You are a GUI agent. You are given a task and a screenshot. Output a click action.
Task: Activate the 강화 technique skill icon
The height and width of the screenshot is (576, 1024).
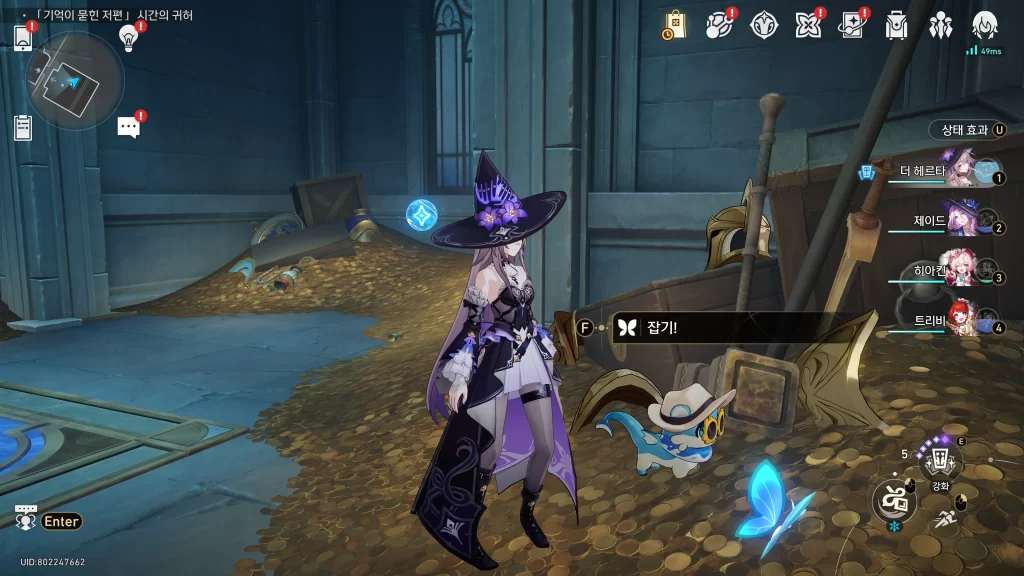tap(940, 461)
